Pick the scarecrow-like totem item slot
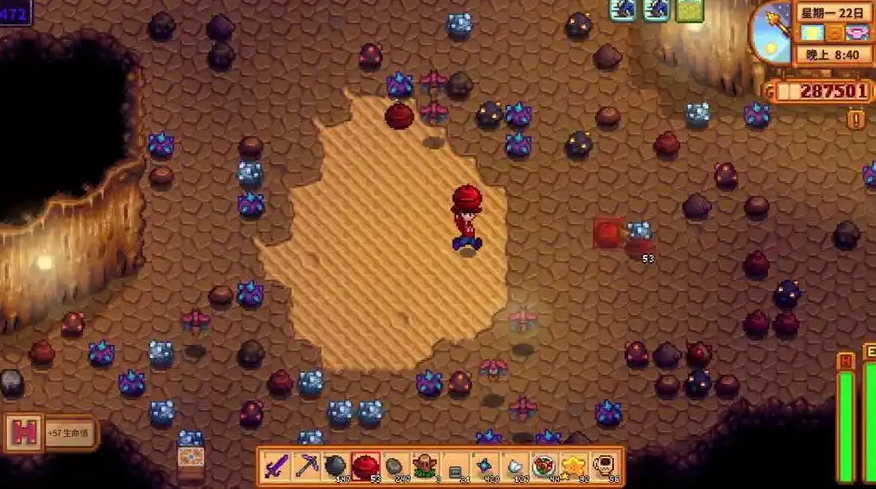 [x=426, y=466]
